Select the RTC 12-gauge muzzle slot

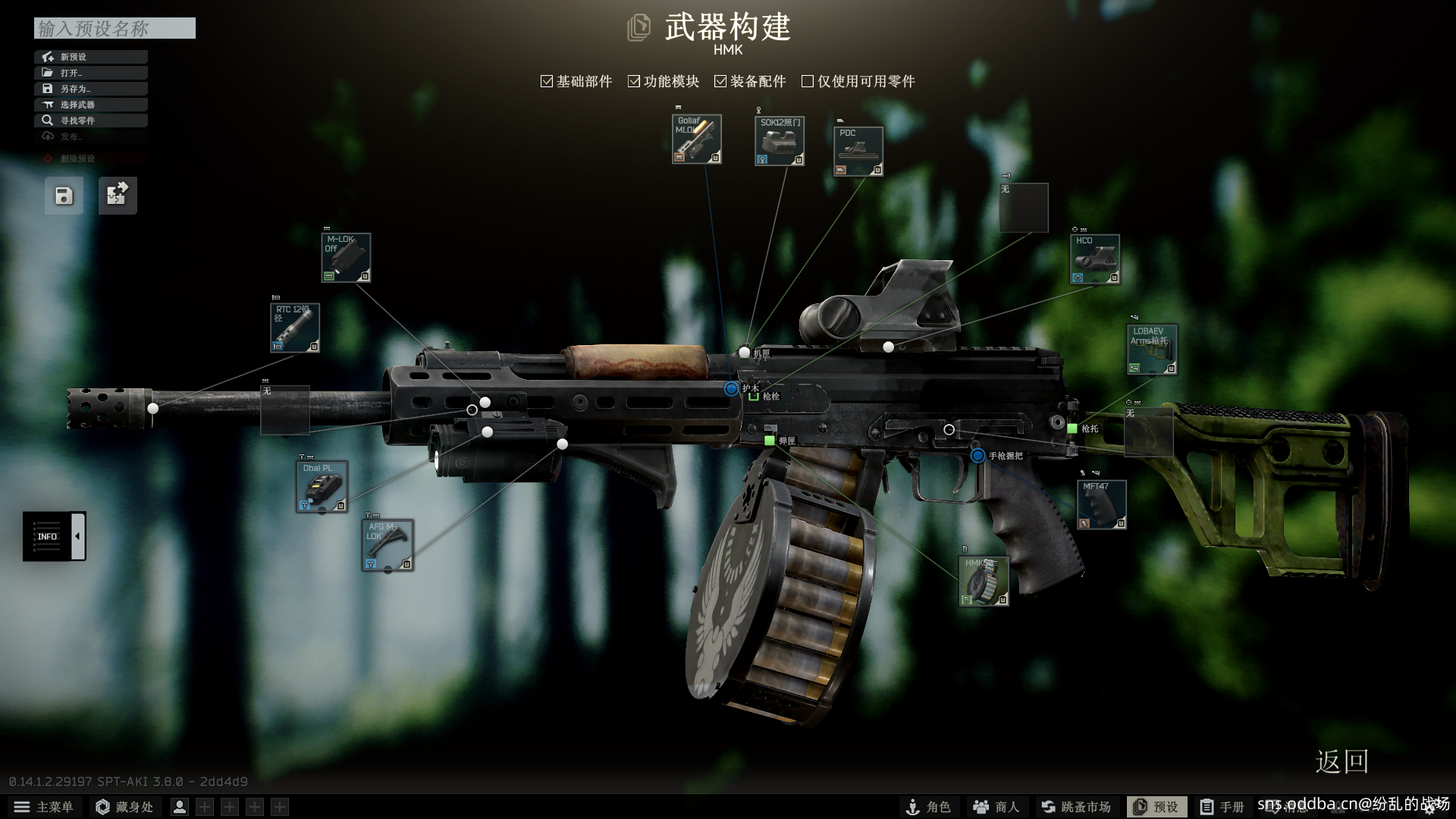tap(295, 328)
